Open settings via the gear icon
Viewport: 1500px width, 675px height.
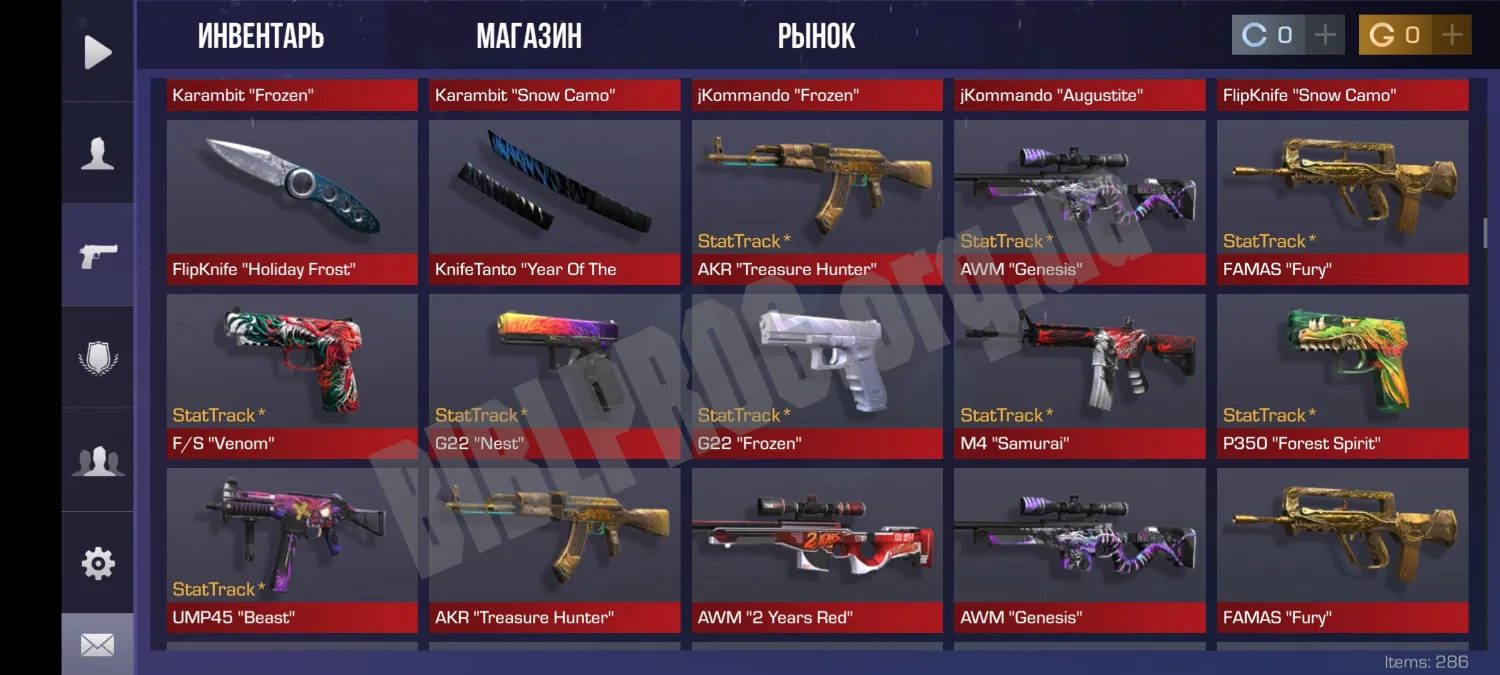(x=97, y=564)
